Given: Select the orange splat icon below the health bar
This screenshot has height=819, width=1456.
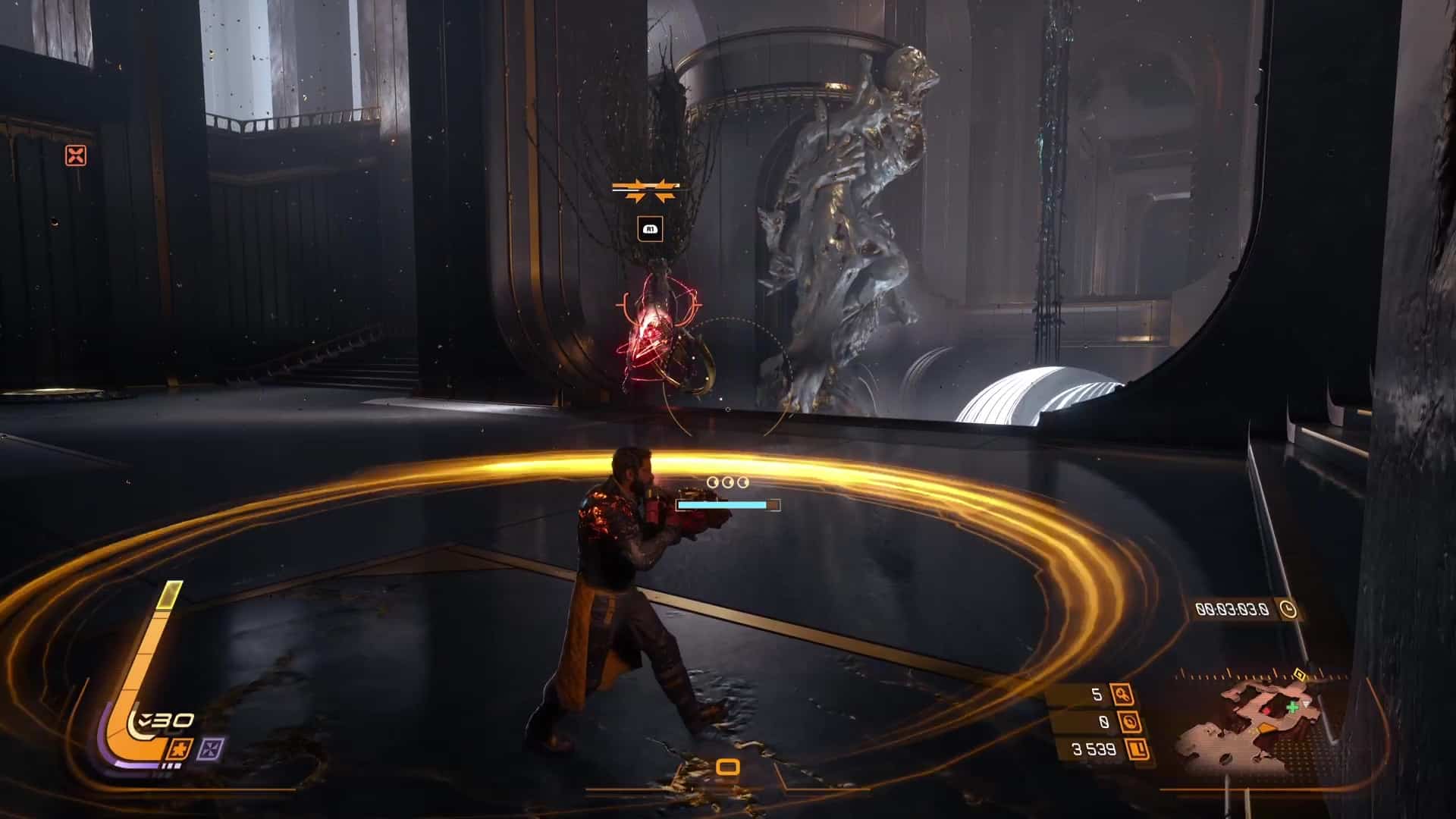Looking at the screenshot, I should [x=182, y=749].
